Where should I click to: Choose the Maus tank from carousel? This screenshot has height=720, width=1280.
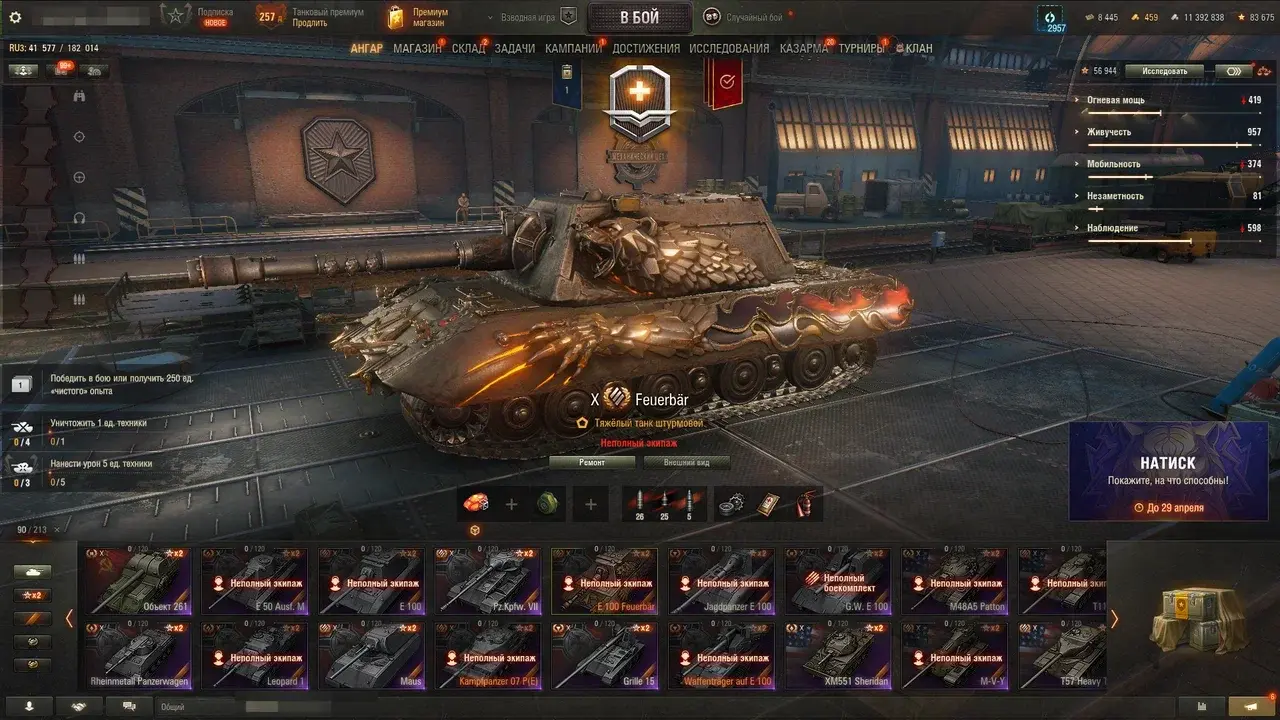(372, 655)
